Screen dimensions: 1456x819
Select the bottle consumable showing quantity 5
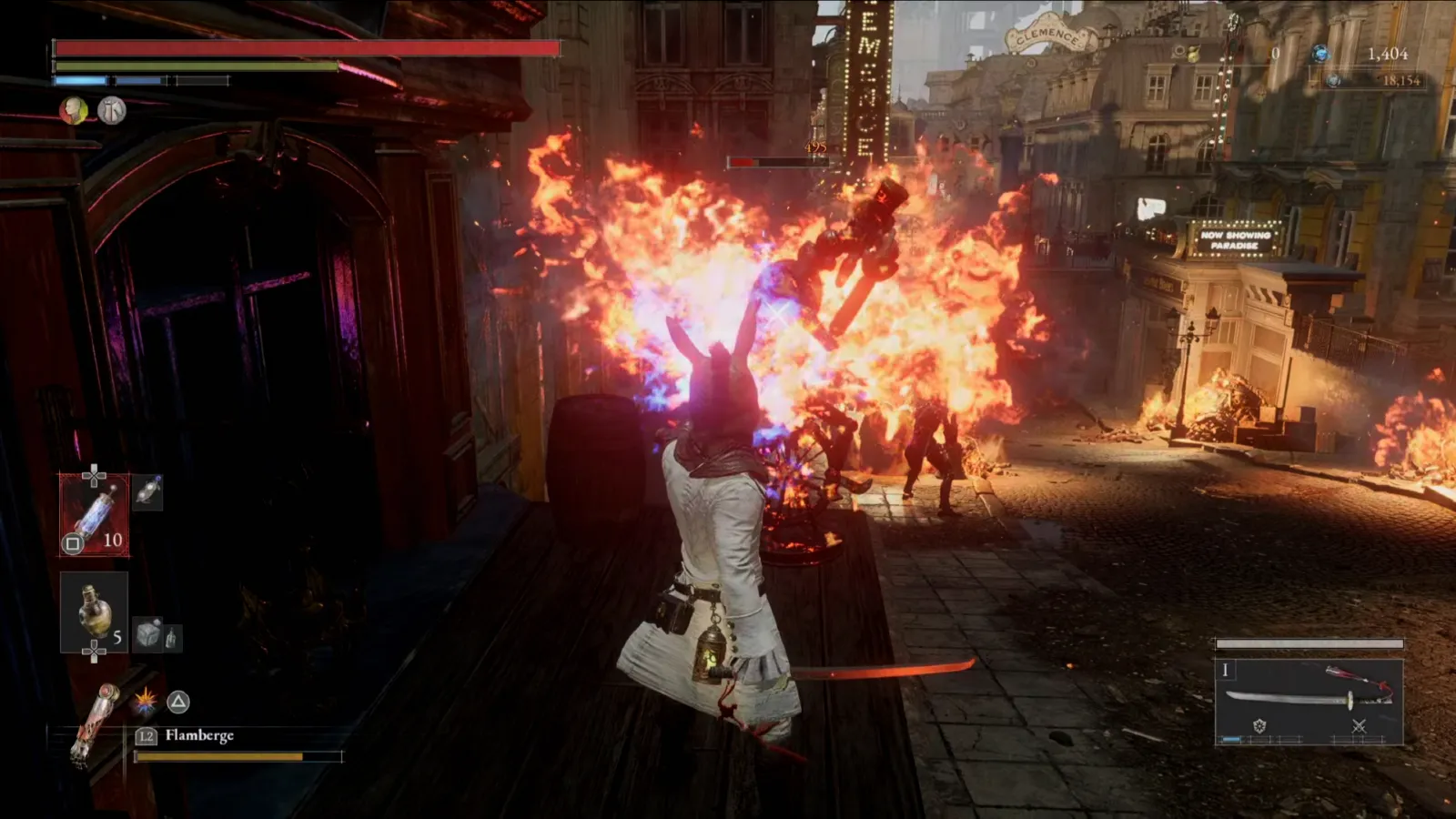[x=94, y=611]
